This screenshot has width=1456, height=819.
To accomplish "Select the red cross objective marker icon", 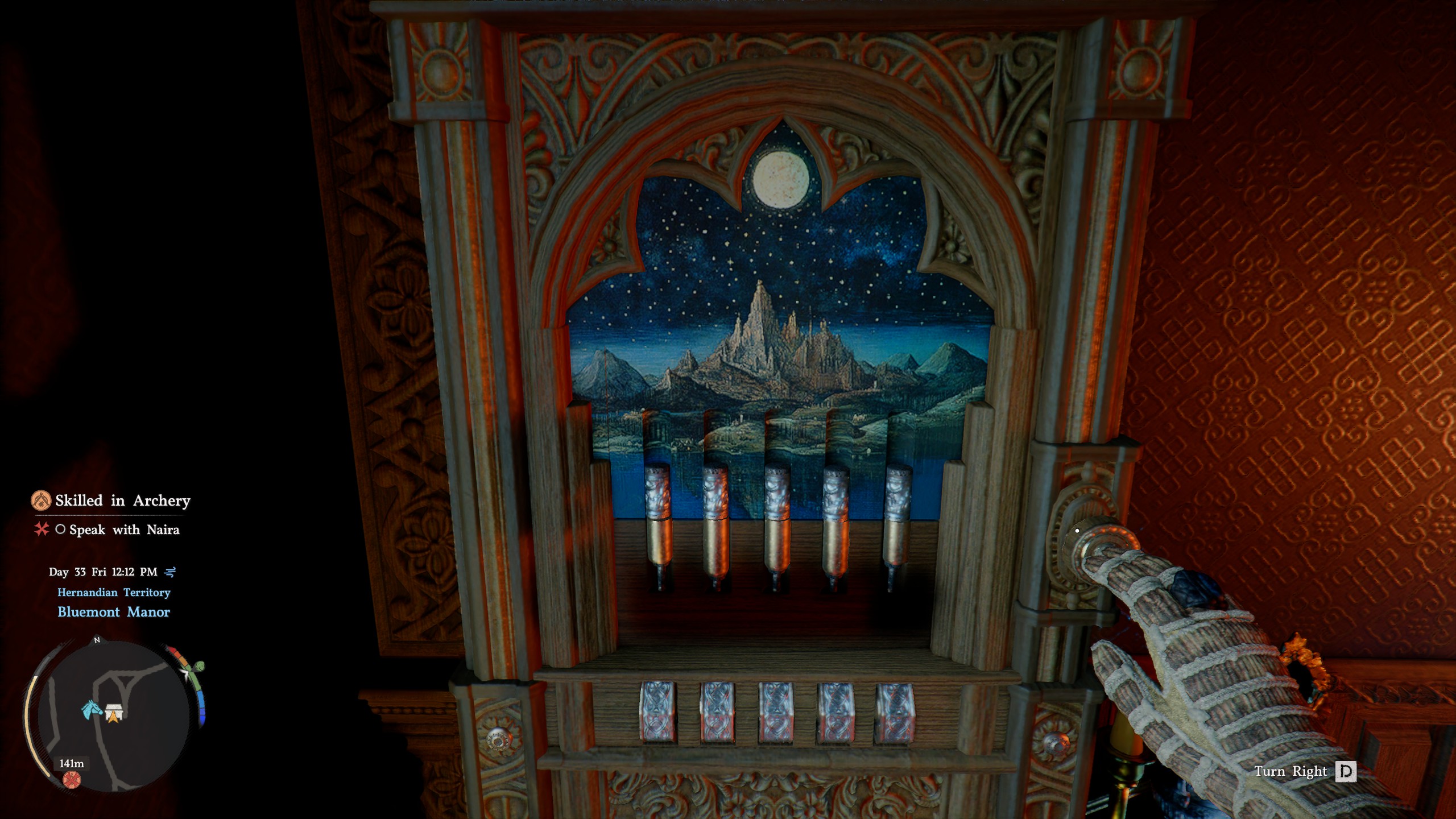I will tap(42, 530).
